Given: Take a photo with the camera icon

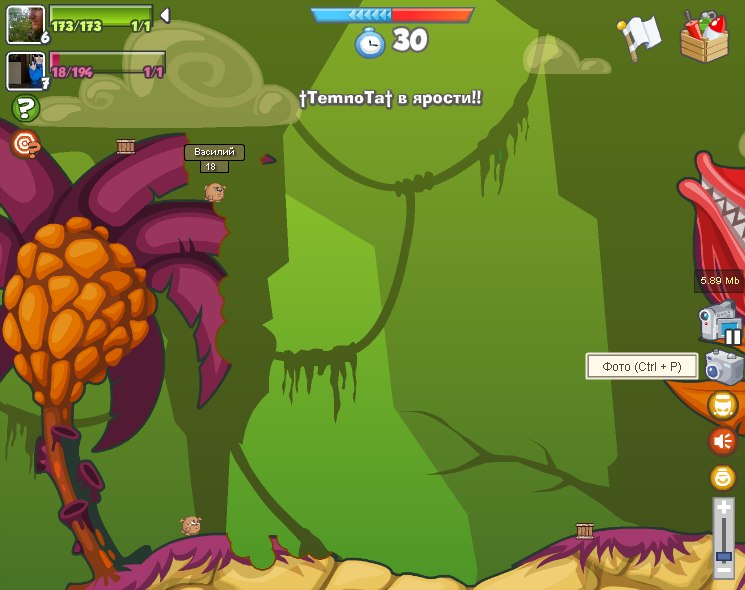Looking at the screenshot, I should (723, 366).
